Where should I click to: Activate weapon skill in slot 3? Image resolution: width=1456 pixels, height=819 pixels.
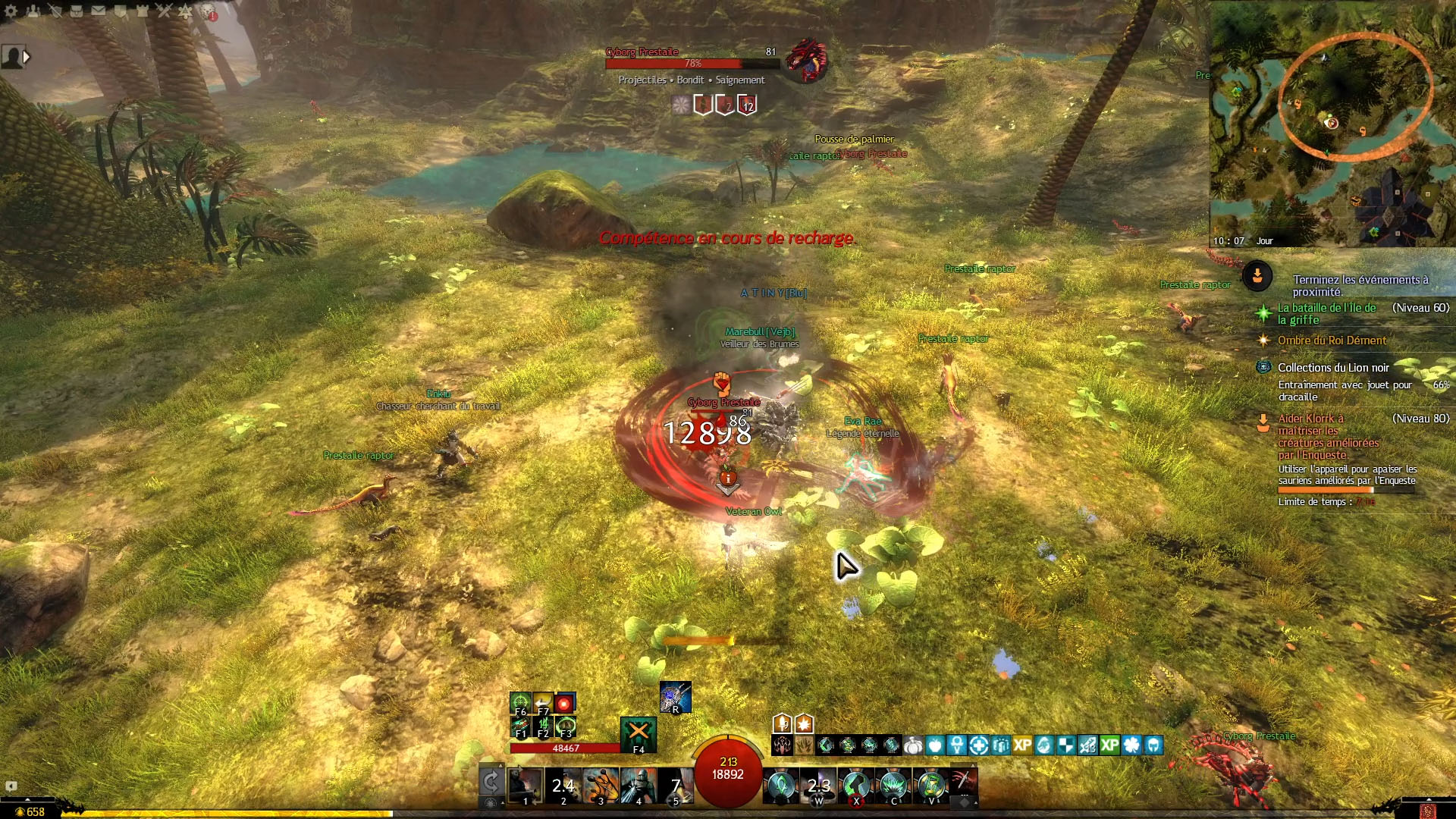tap(601, 785)
